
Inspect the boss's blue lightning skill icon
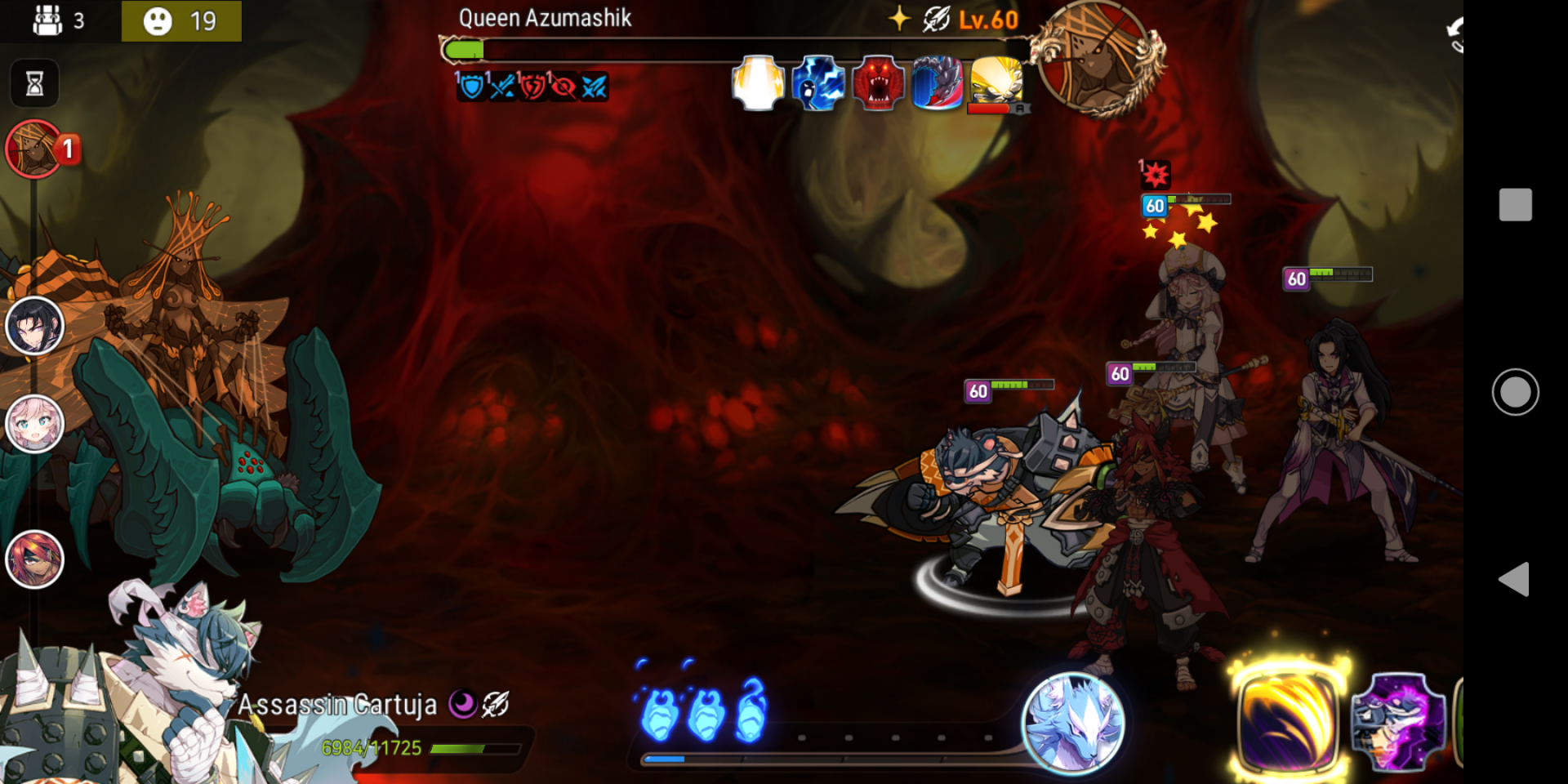pos(817,82)
